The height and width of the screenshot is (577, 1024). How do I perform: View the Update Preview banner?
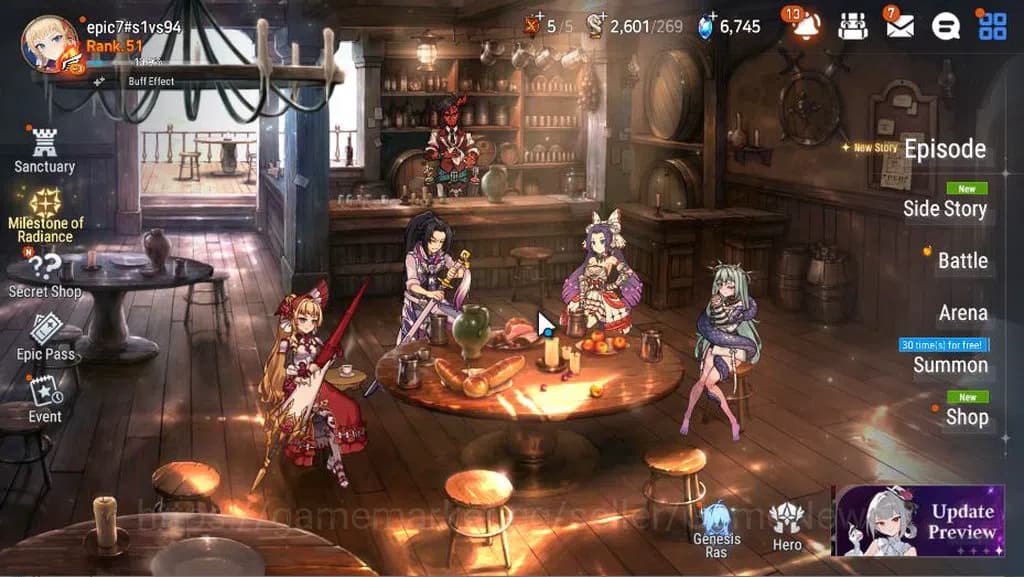(917, 521)
